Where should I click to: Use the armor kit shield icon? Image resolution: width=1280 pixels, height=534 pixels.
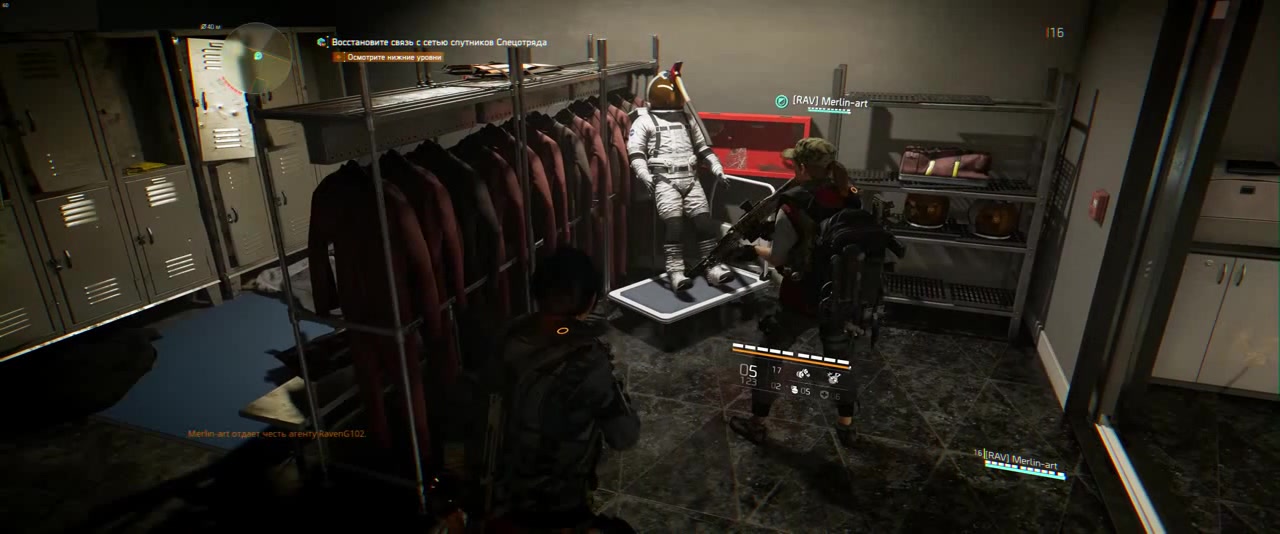(824, 395)
